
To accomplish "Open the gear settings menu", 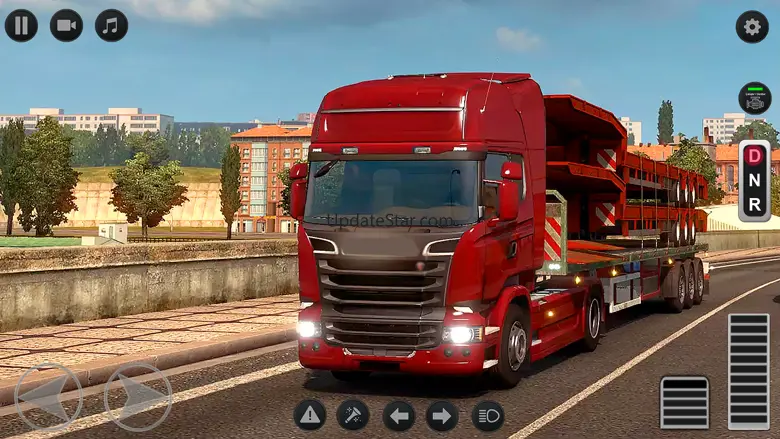I will click(752, 26).
